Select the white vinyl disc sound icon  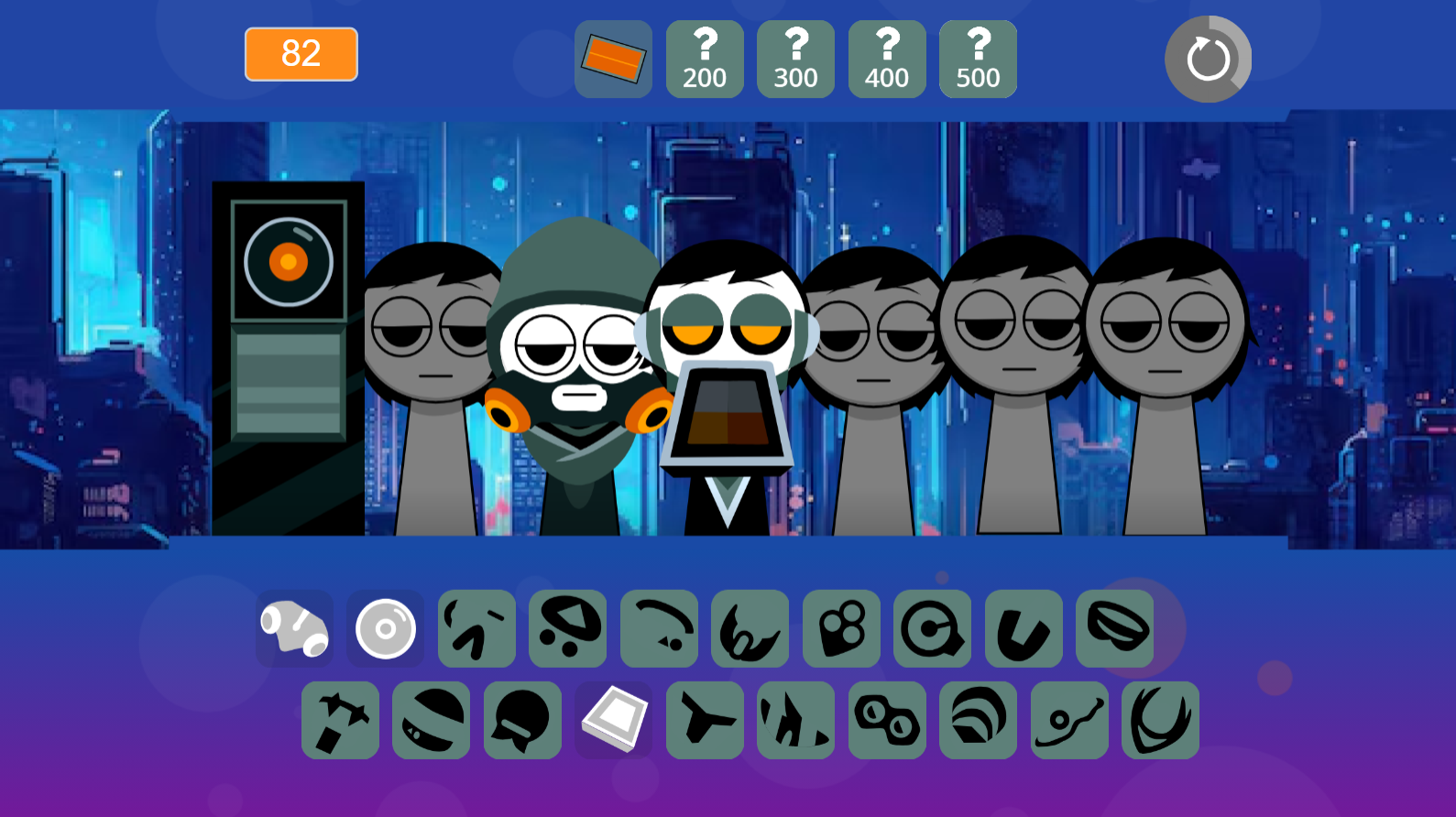[x=386, y=629]
